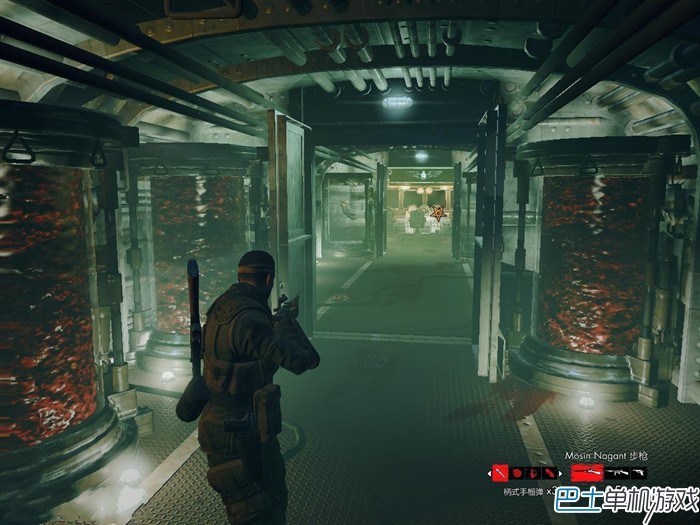Choose the round land mine item

click(517, 473)
